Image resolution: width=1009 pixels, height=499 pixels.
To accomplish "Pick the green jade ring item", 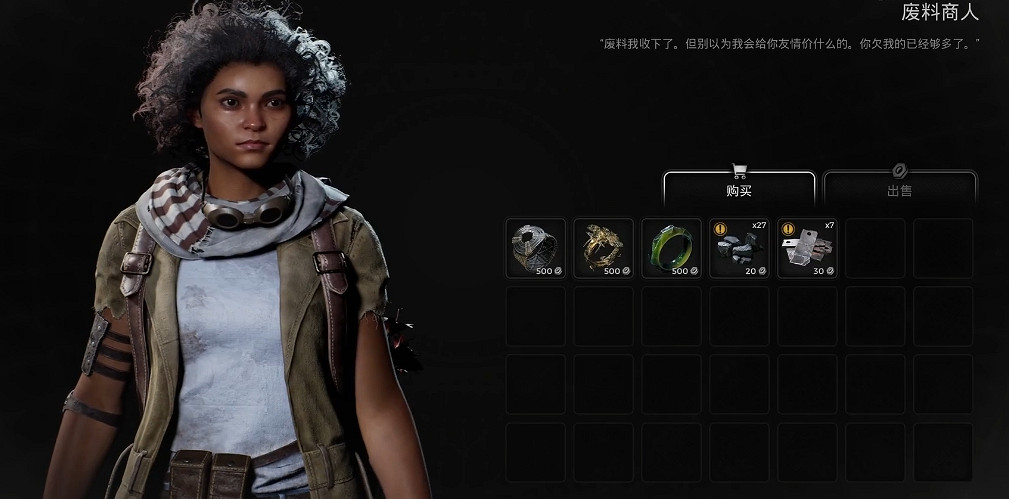I will pyautogui.click(x=671, y=248).
